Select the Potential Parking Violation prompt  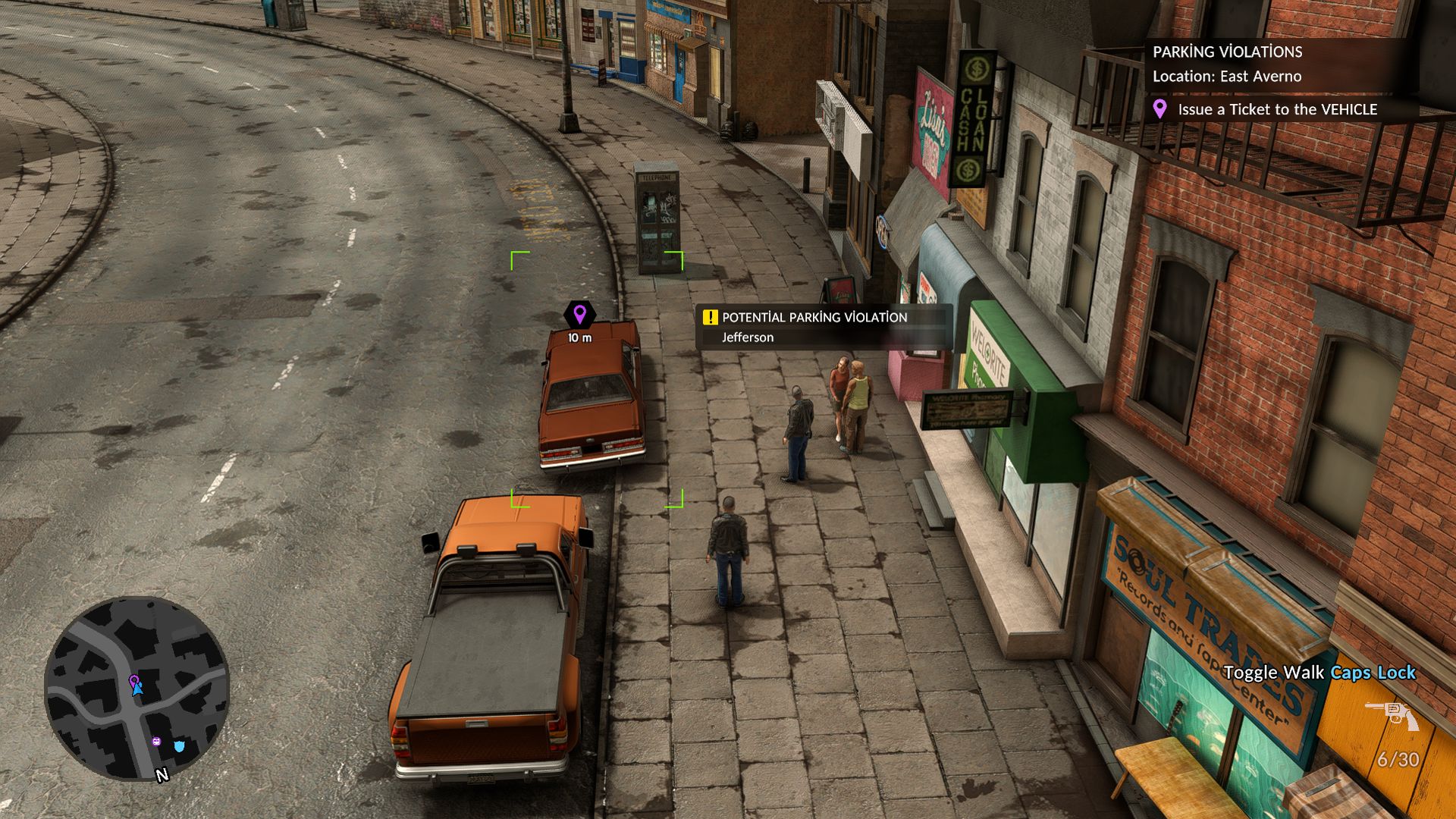(814, 318)
